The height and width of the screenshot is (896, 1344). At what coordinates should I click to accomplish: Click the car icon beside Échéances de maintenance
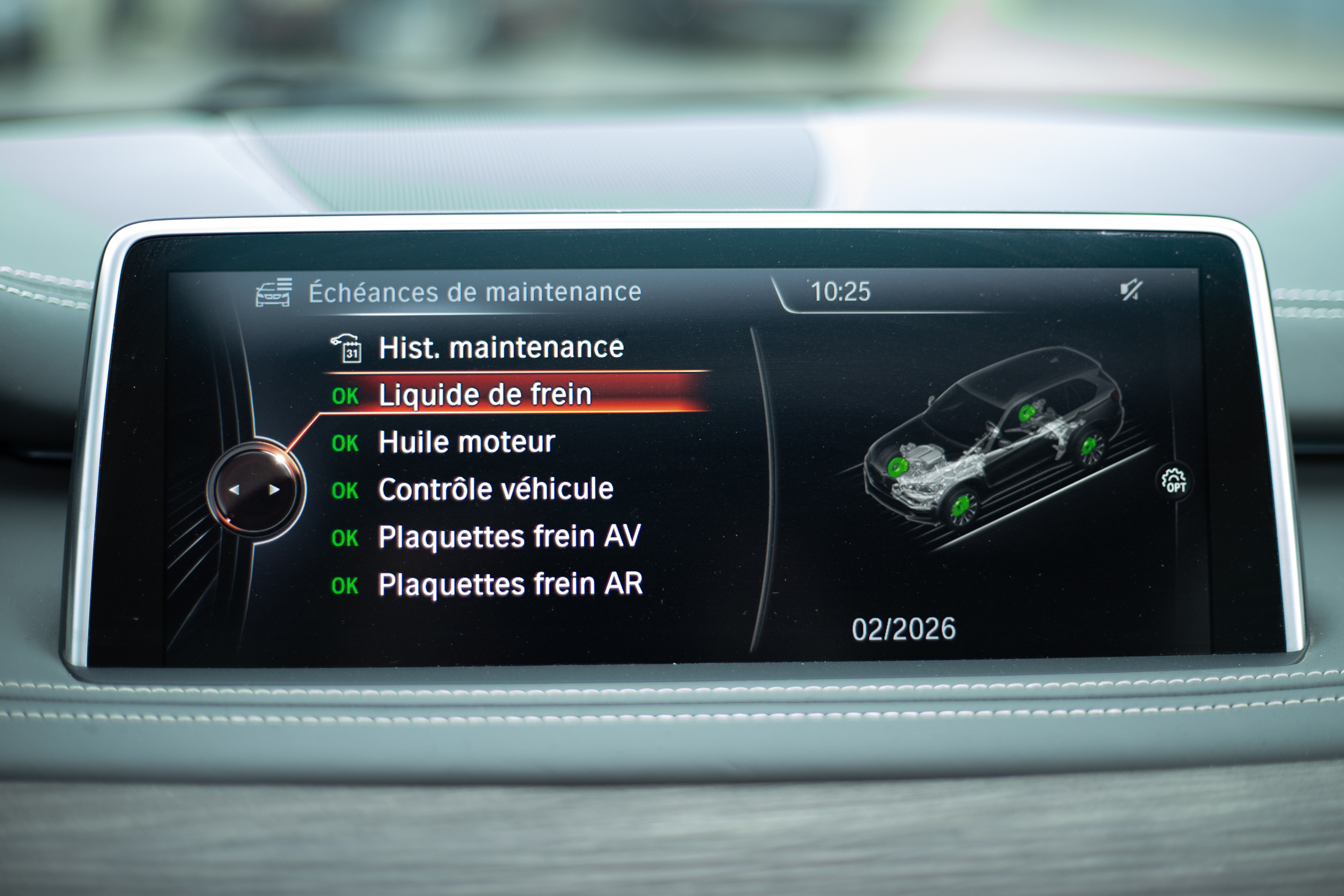click(274, 293)
